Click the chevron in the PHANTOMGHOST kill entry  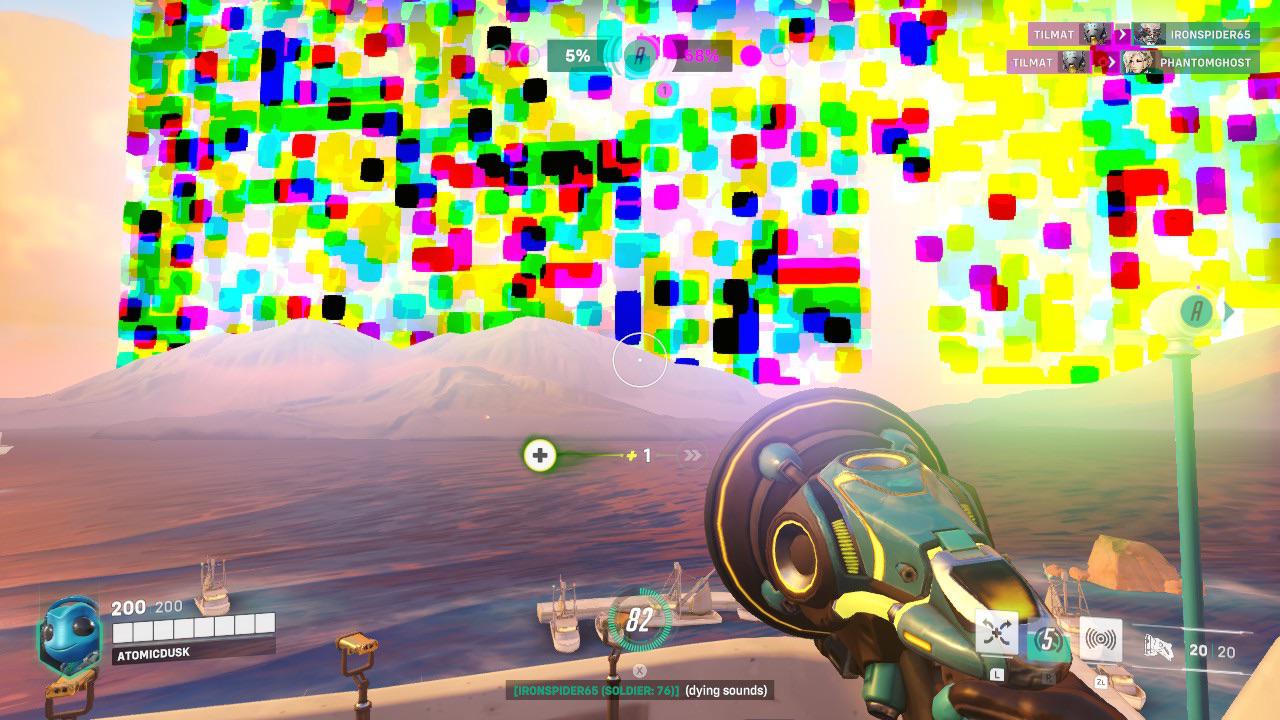click(1113, 62)
